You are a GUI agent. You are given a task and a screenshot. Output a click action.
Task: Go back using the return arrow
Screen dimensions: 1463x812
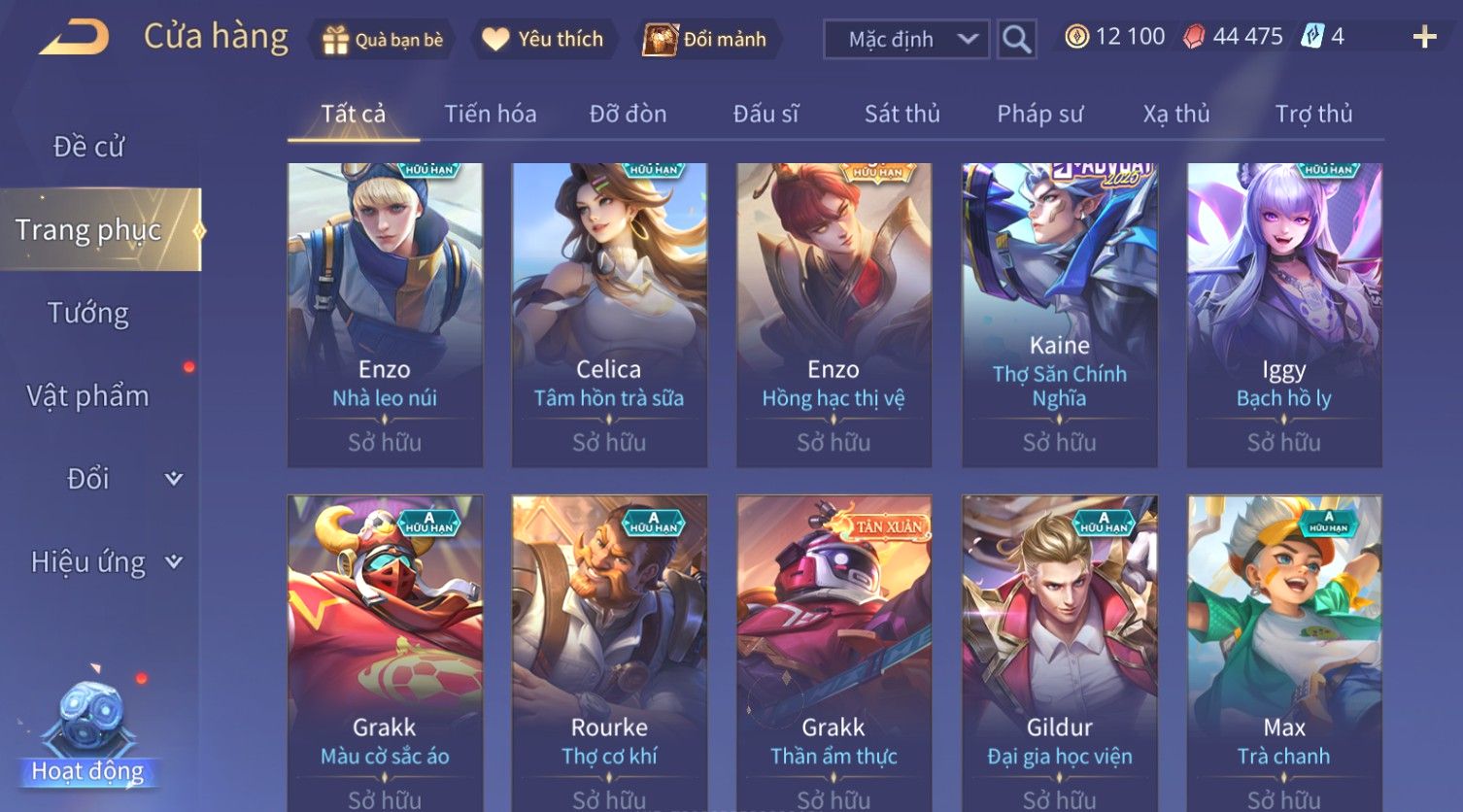(x=74, y=38)
